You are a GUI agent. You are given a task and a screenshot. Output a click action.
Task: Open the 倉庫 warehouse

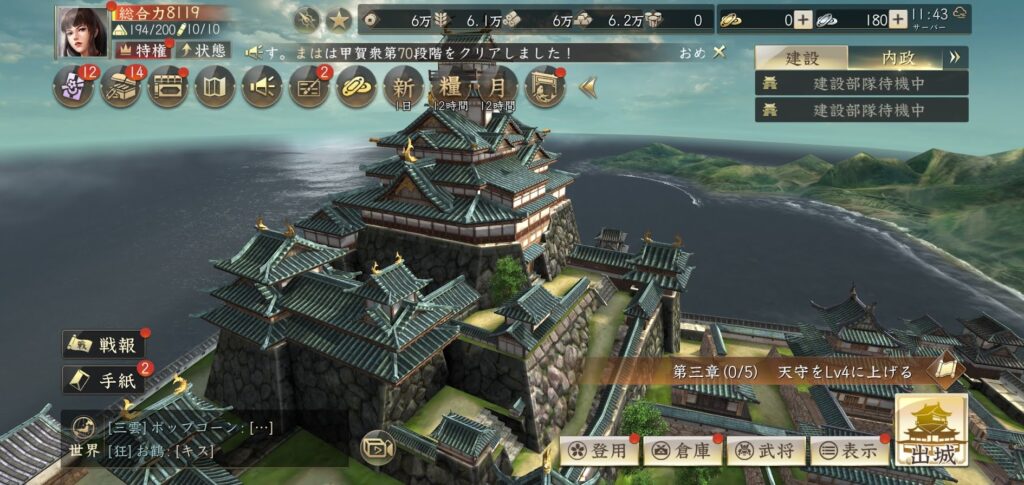click(x=682, y=450)
